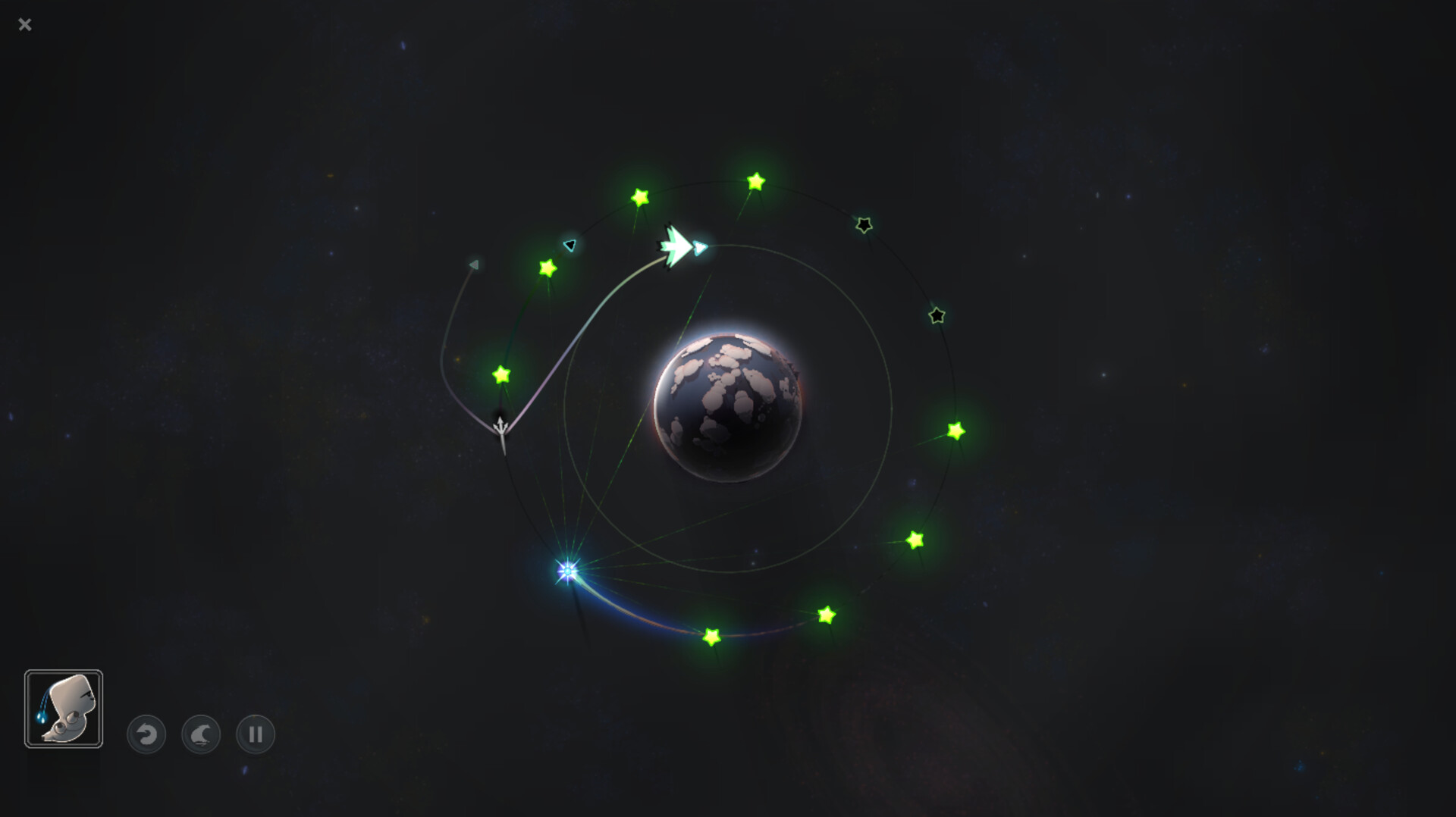Exit the level via the X button

(25, 25)
